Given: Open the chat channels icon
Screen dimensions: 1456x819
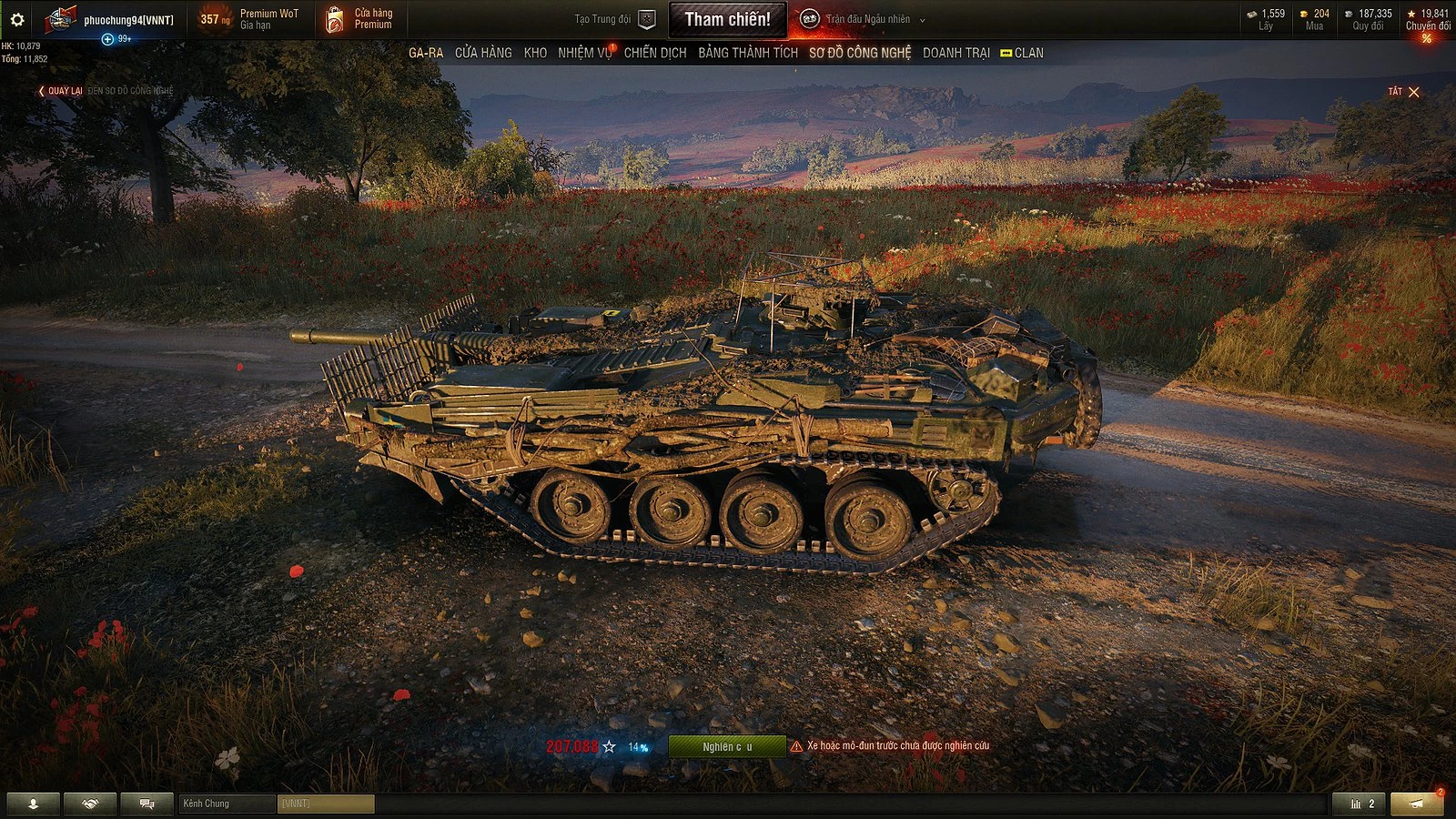Looking at the screenshot, I should tap(146, 804).
